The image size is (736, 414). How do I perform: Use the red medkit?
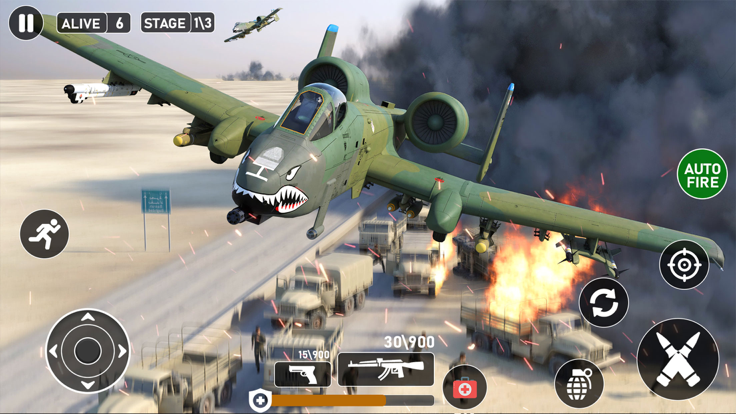coord(465,386)
